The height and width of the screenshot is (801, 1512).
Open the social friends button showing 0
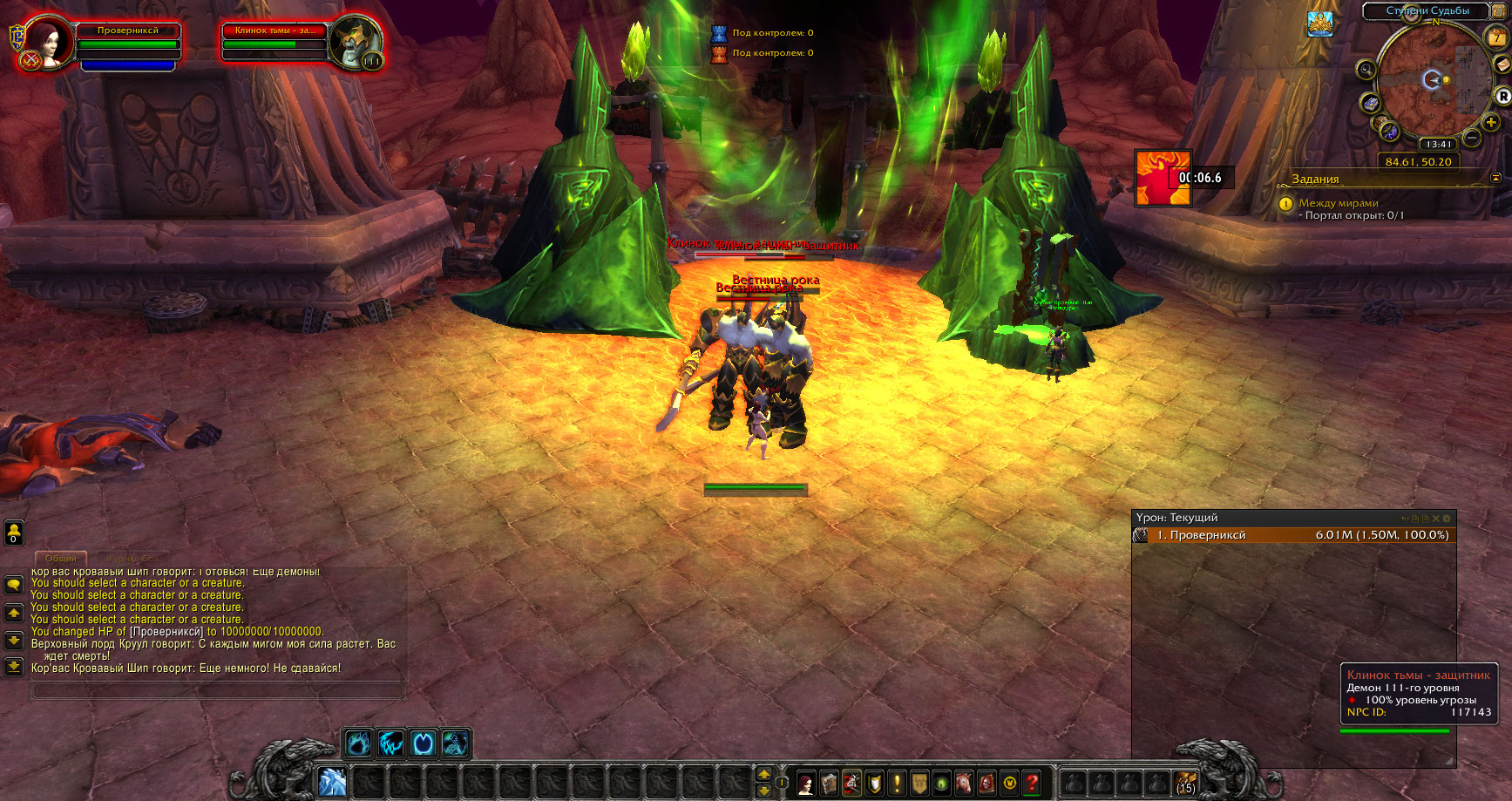click(14, 532)
